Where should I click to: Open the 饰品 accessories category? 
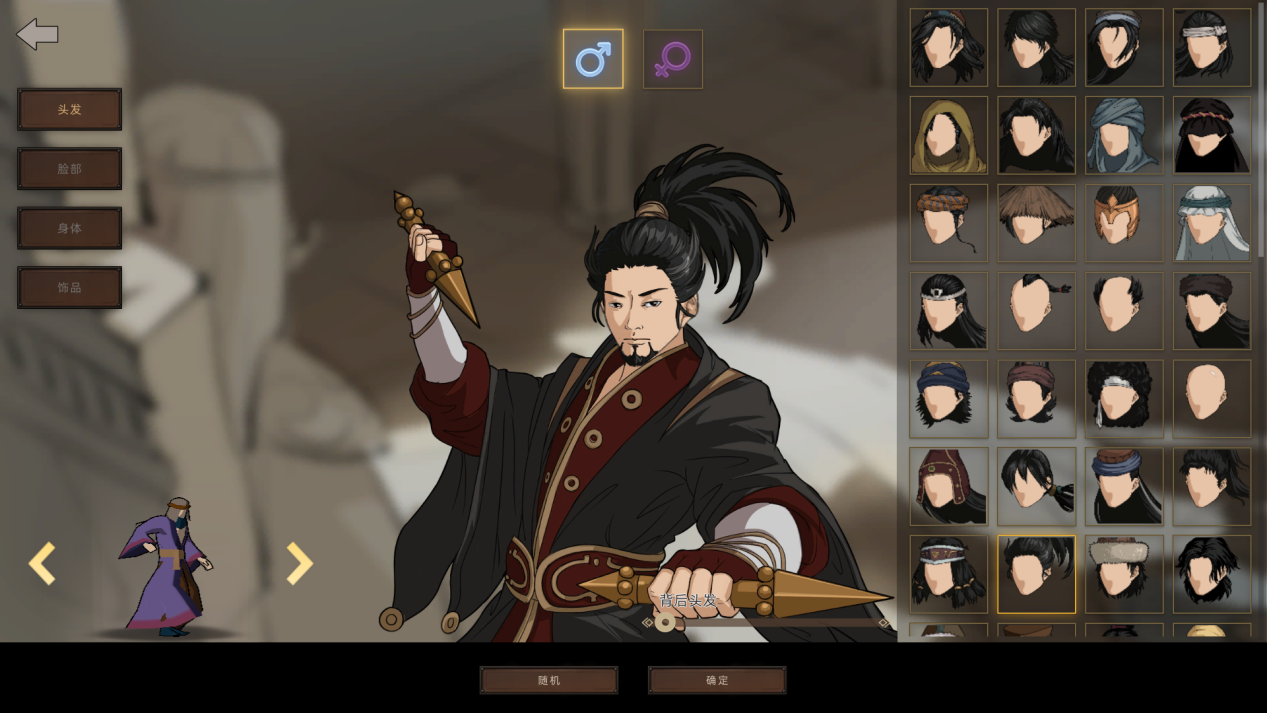(69, 287)
